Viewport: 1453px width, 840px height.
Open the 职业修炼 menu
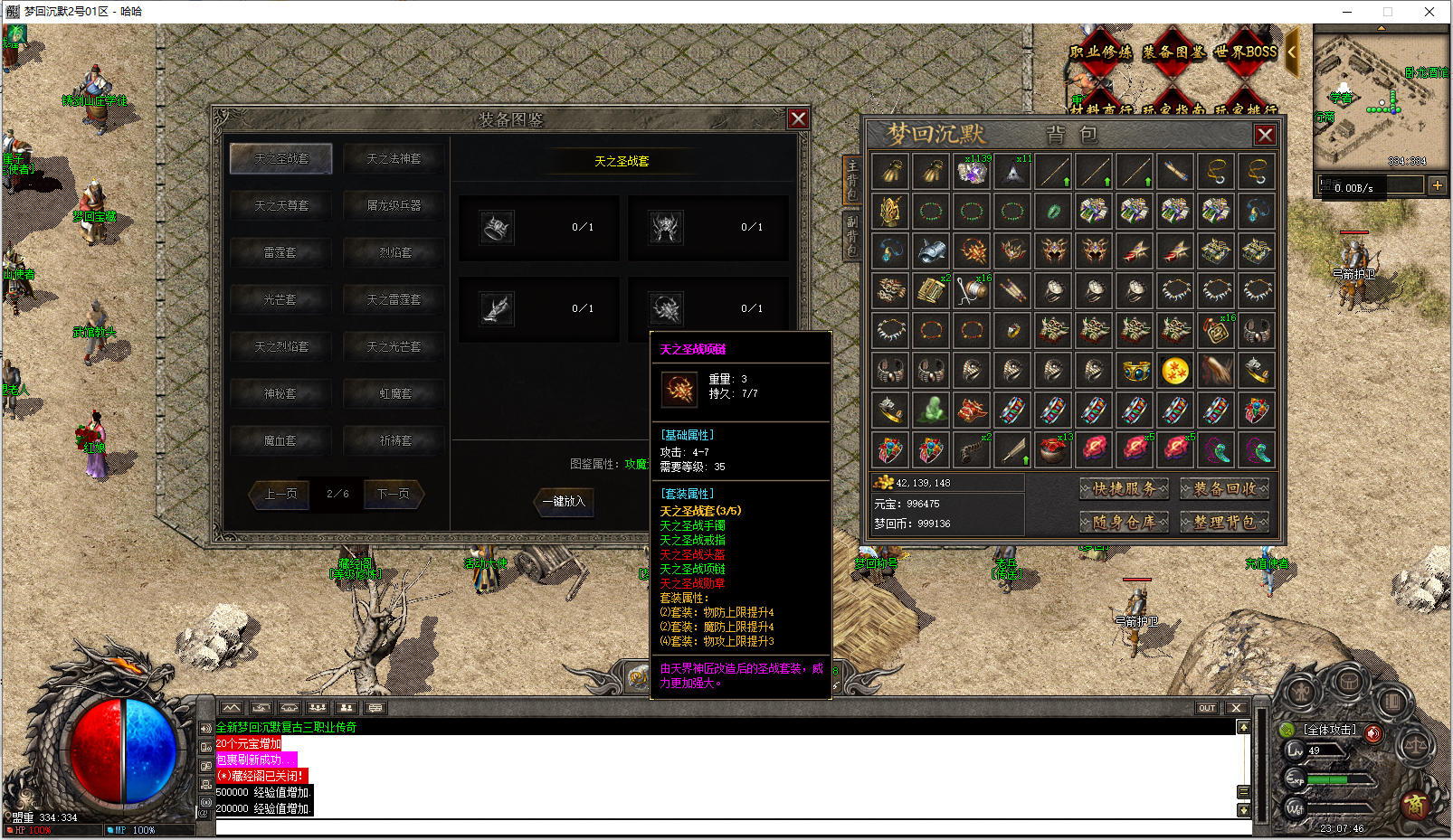(1100, 52)
